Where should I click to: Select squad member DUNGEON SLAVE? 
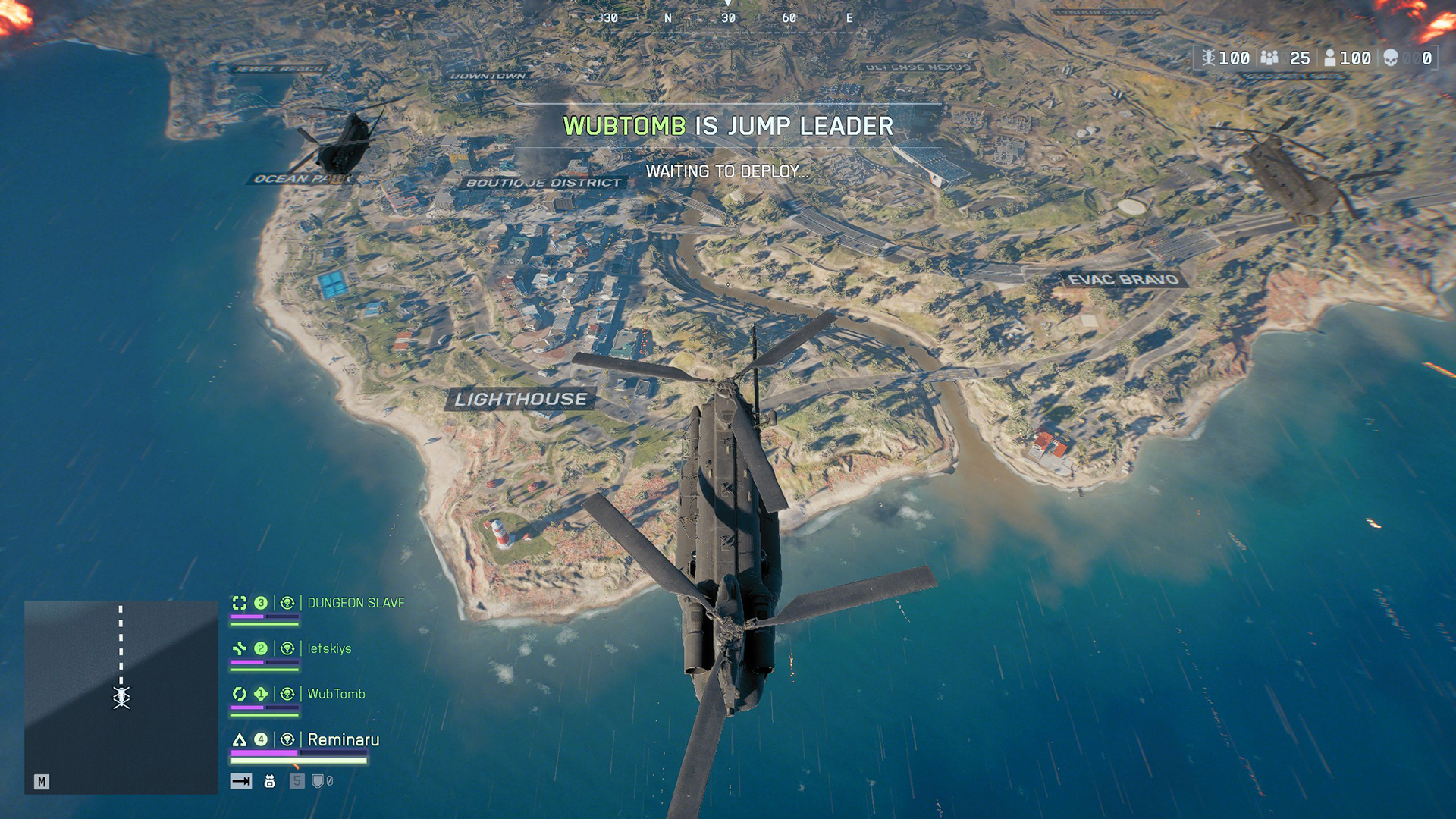[x=356, y=603]
